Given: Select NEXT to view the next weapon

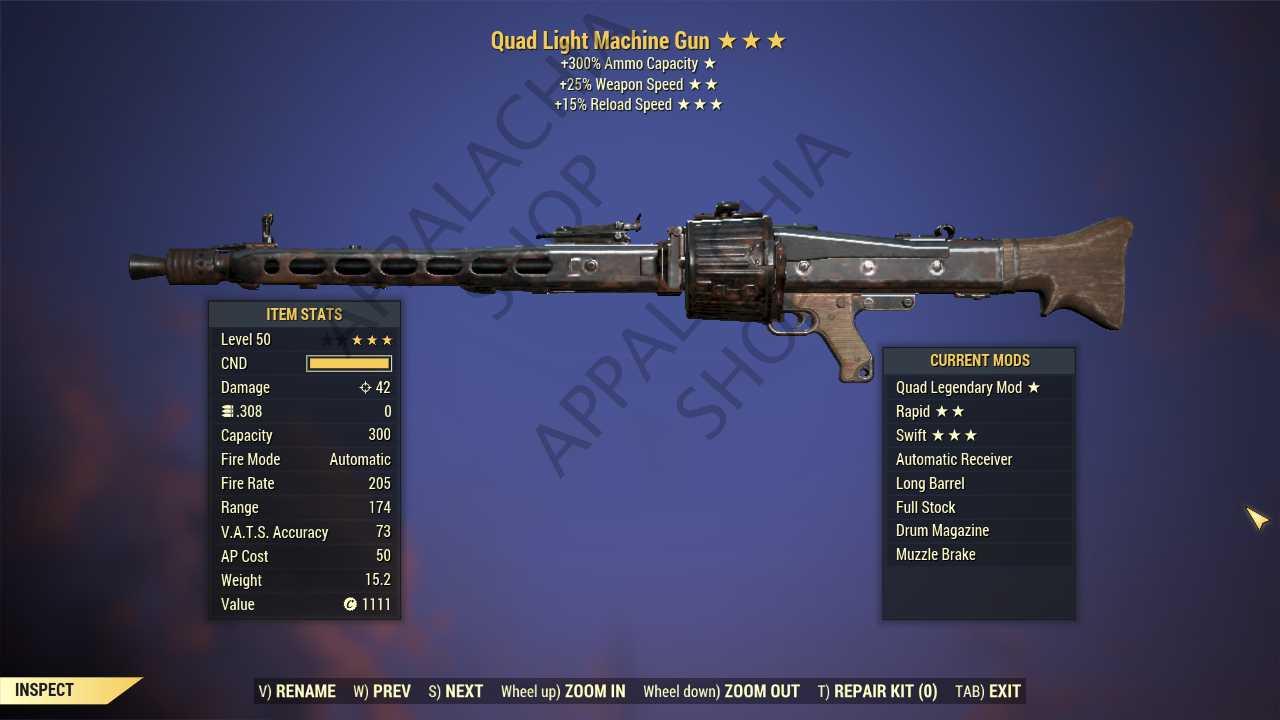Looking at the screenshot, I should [x=464, y=691].
